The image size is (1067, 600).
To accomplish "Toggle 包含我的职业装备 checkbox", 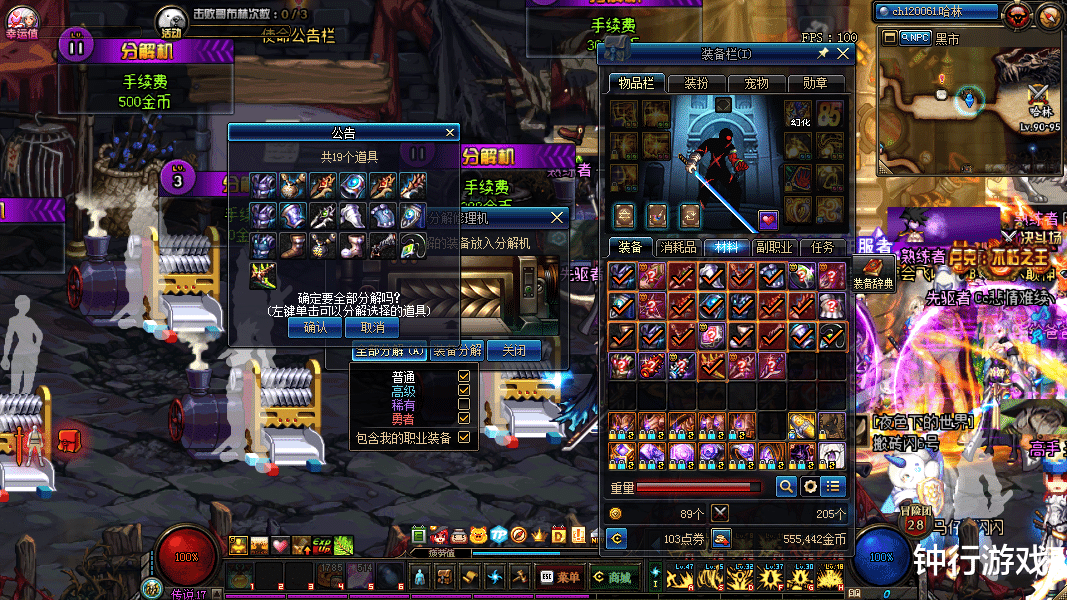I will click(x=463, y=438).
